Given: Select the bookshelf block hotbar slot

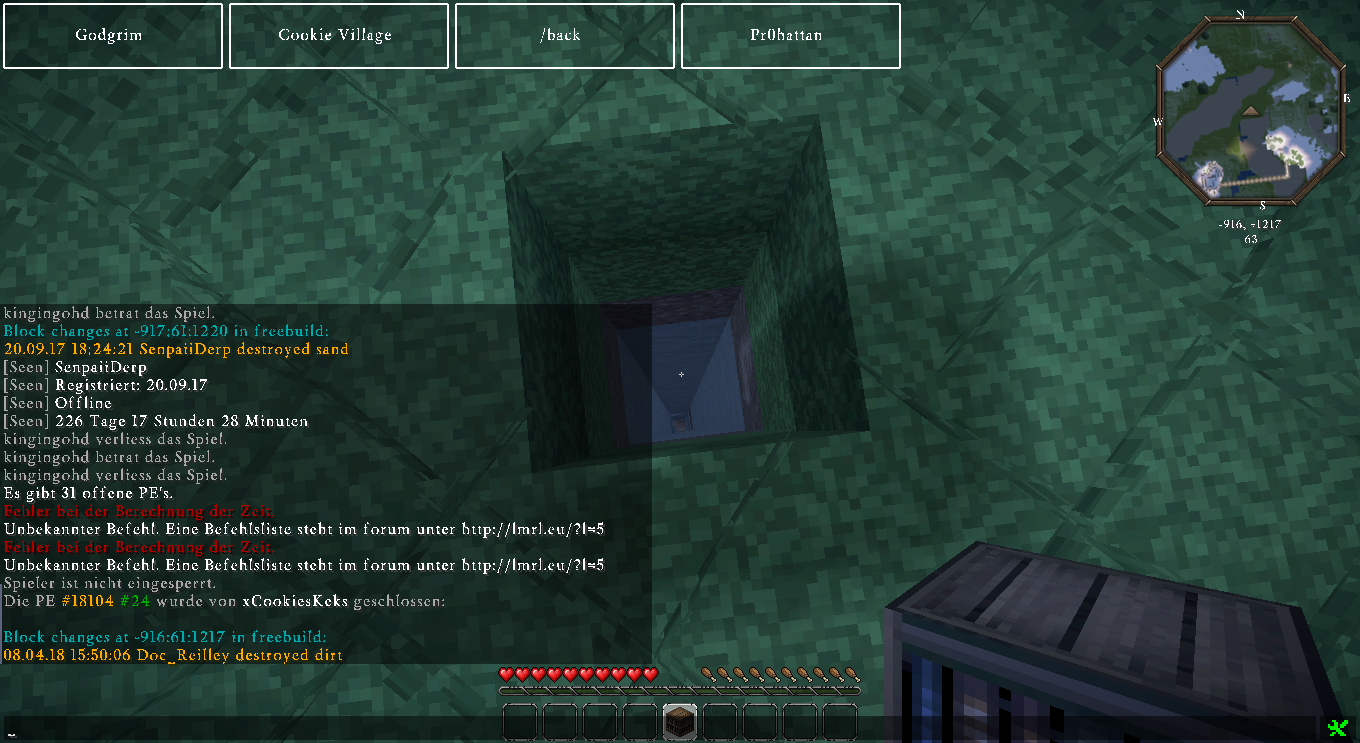Looking at the screenshot, I should pyautogui.click(x=680, y=722).
